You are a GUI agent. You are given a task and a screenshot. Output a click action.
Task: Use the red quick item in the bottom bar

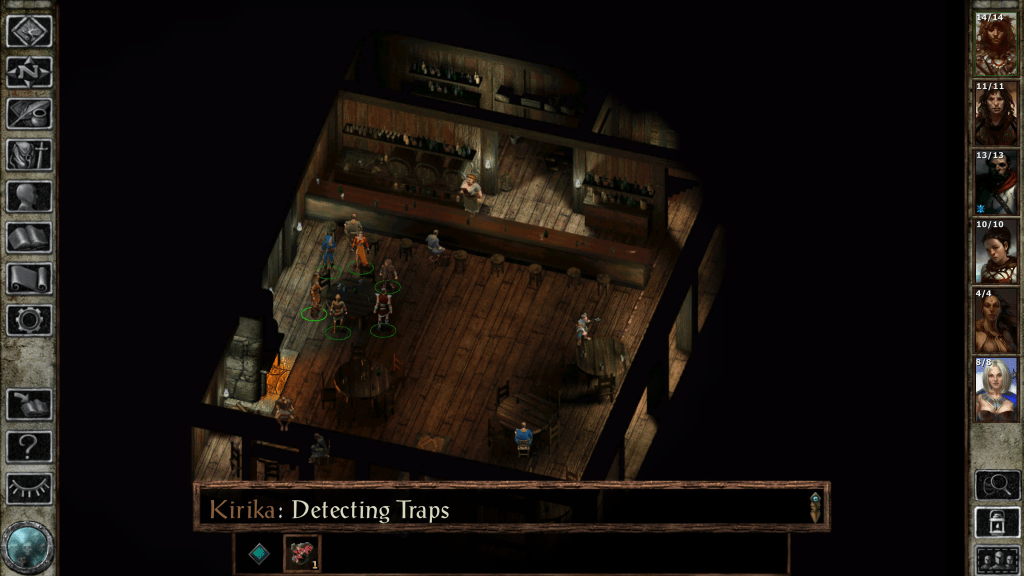coord(302,553)
